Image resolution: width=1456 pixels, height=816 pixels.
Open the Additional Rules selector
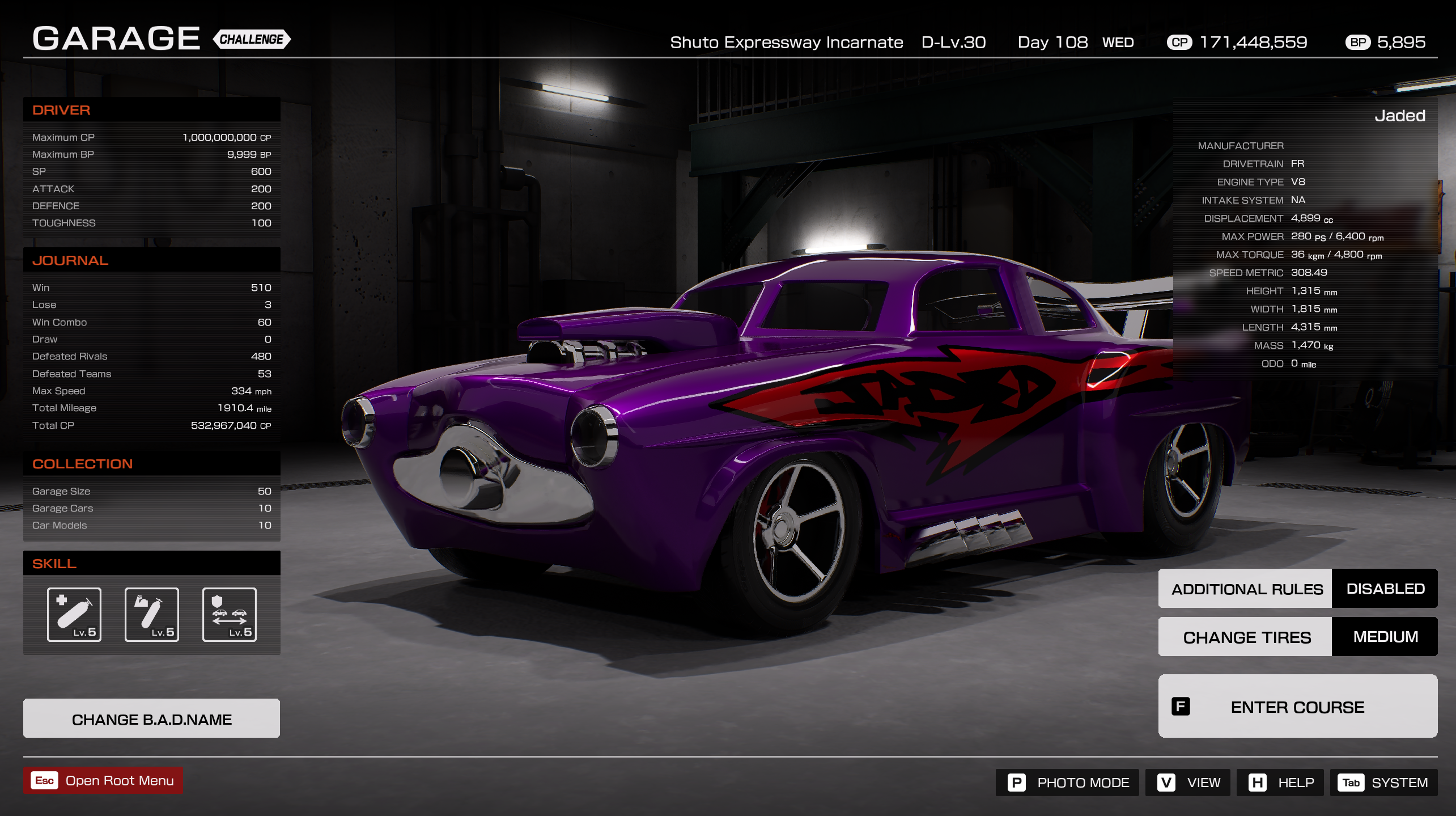(x=1246, y=588)
